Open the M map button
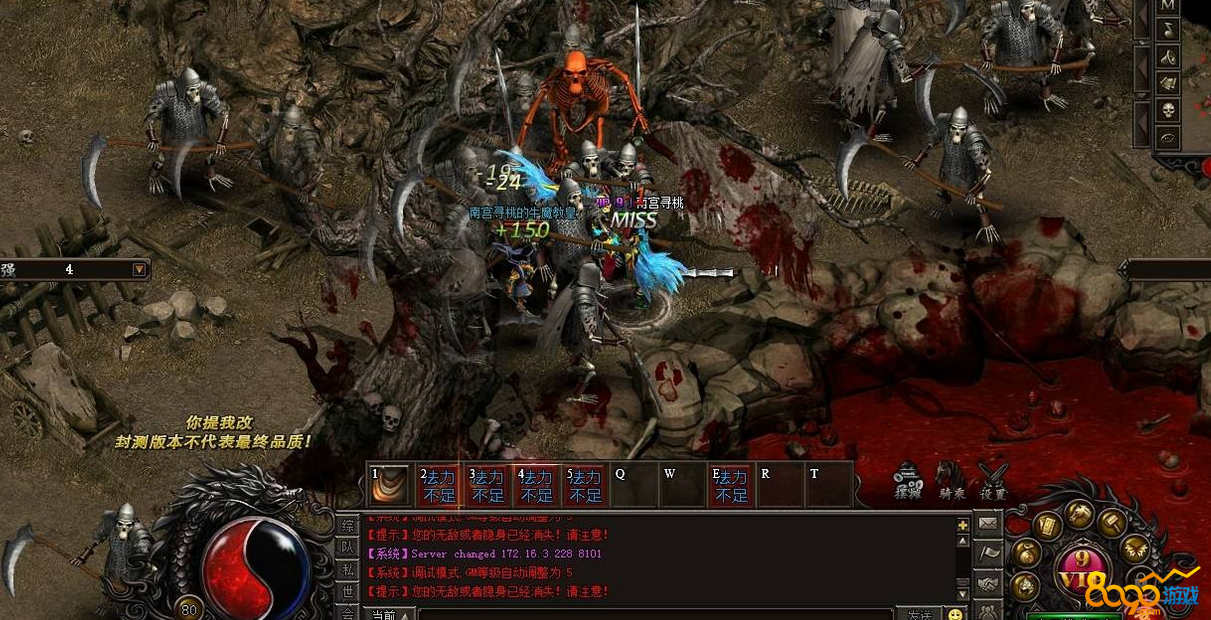This screenshot has width=1211, height=620. (1167, 6)
